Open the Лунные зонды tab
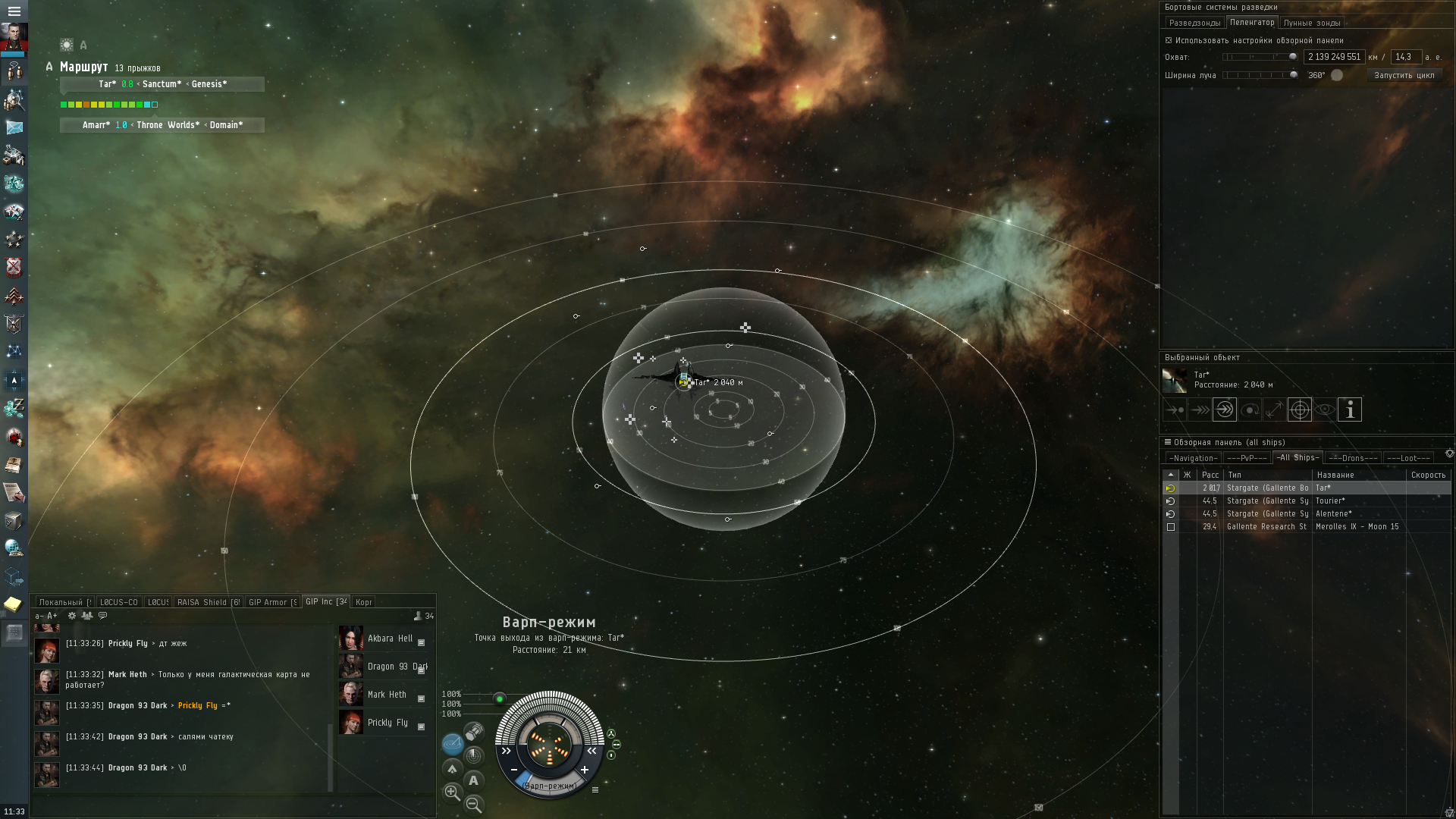1456x819 pixels. (1311, 23)
